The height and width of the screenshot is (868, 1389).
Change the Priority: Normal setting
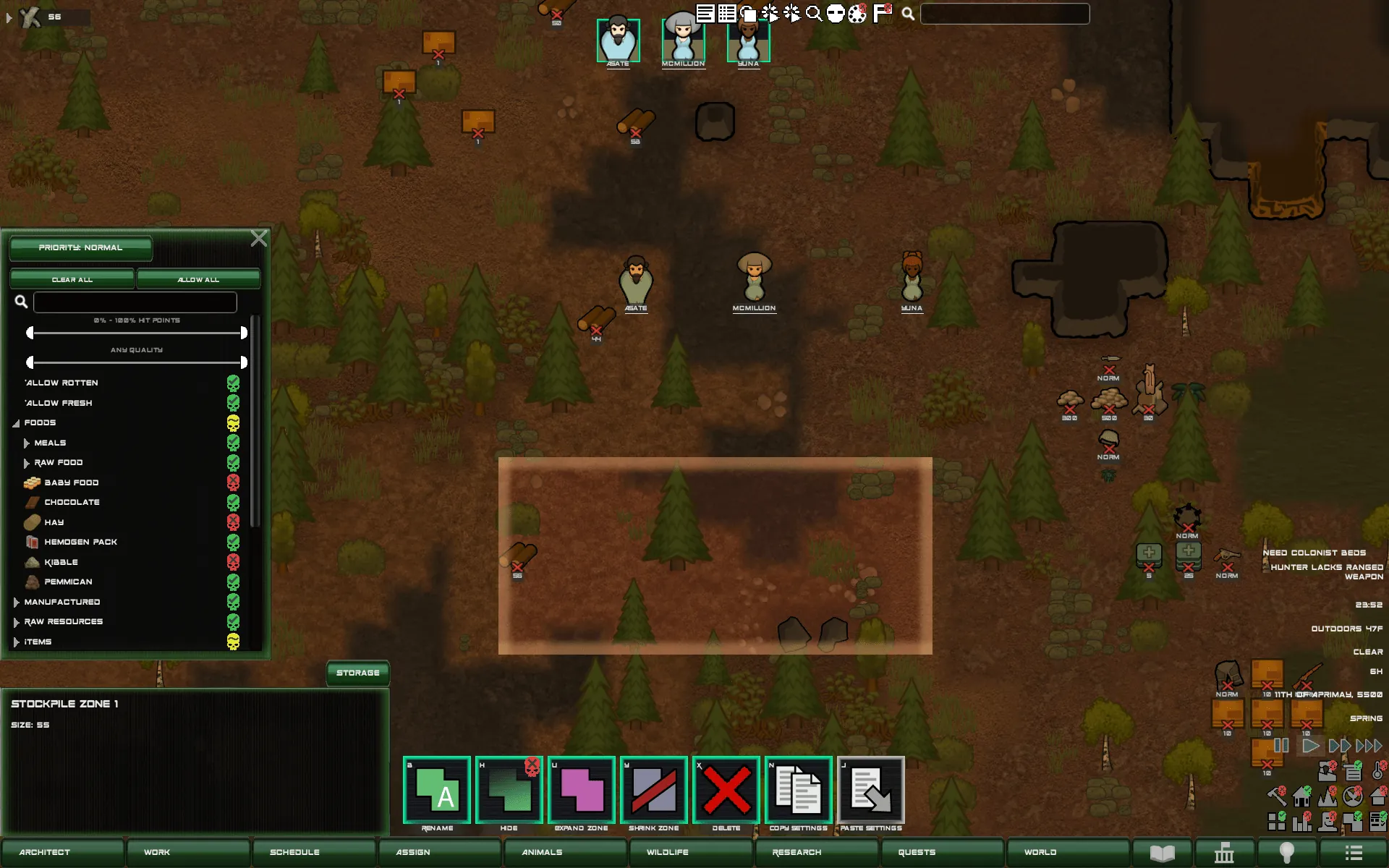pyautogui.click(x=80, y=247)
